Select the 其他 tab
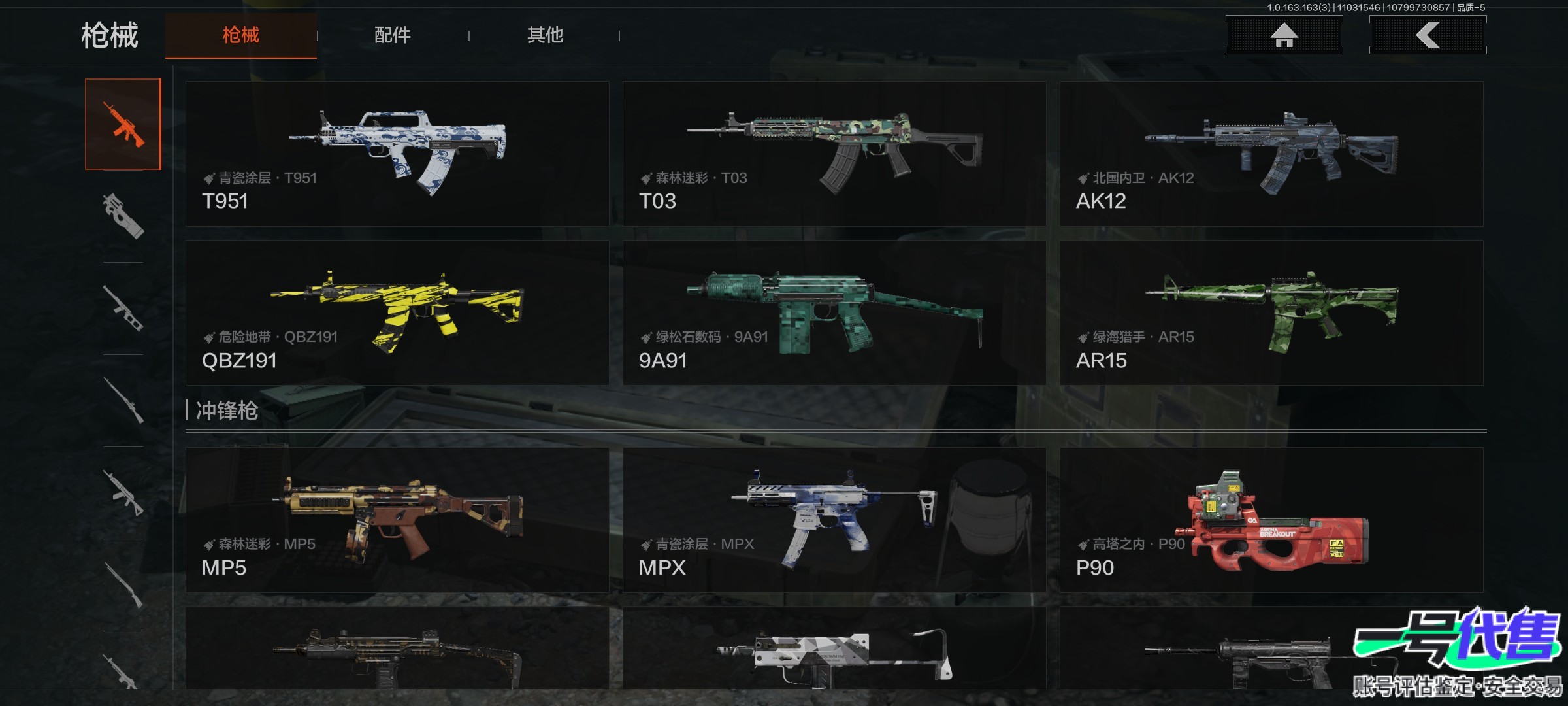1568x706 pixels. [545, 35]
